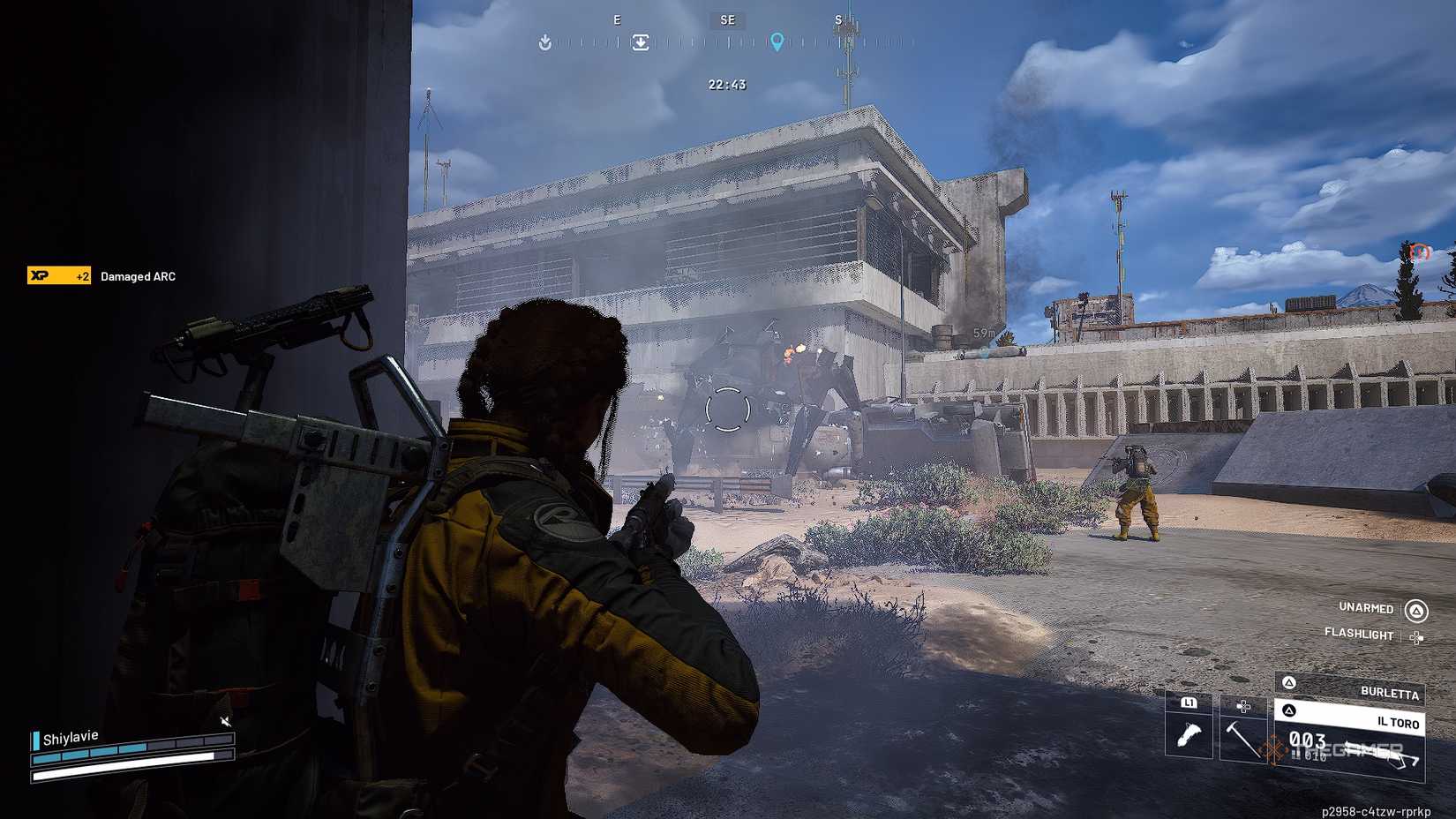This screenshot has width=1456, height=819.
Task: Click the Damaged ARC notification
Action: (x=138, y=276)
